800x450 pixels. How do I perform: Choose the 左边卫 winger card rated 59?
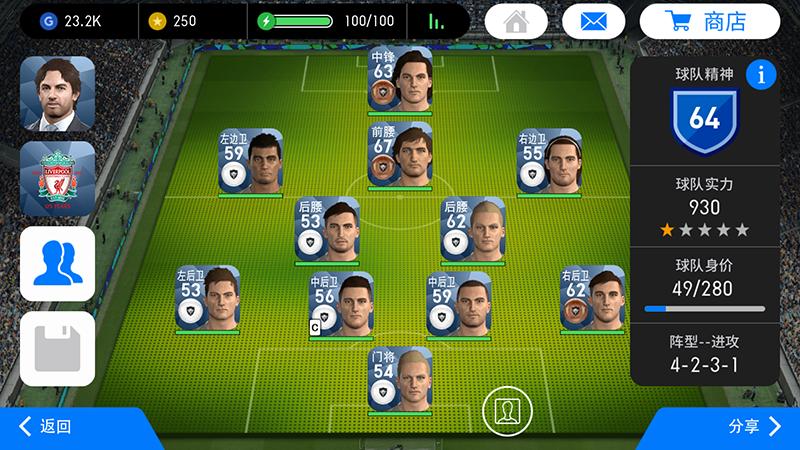(x=250, y=162)
